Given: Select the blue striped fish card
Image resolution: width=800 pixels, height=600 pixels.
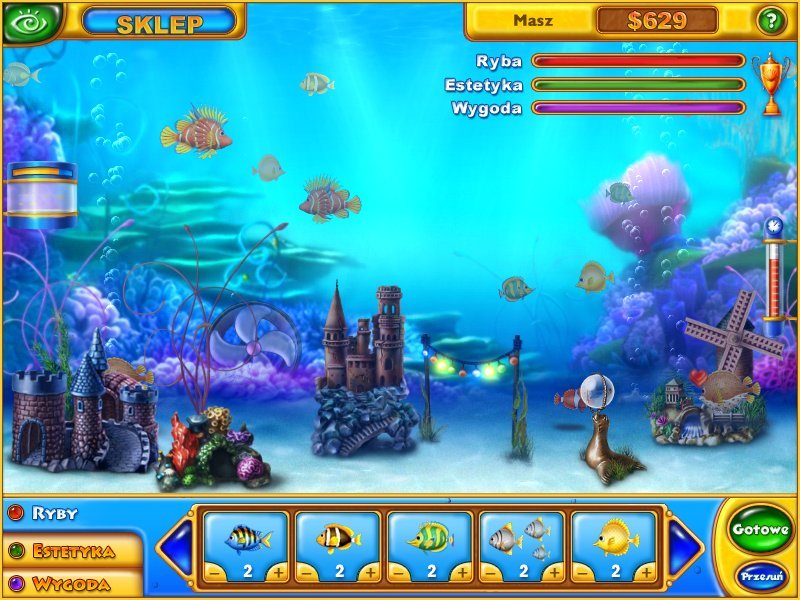Looking at the screenshot, I should coord(246,538).
